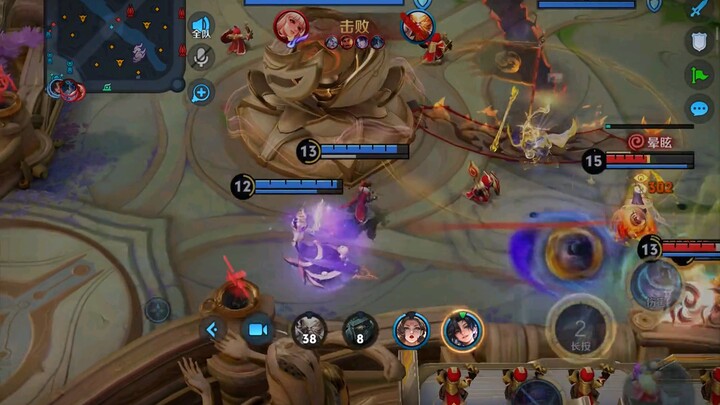Tap the faded compass button beside the arrow

pyautogui.click(x=157, y=309)
